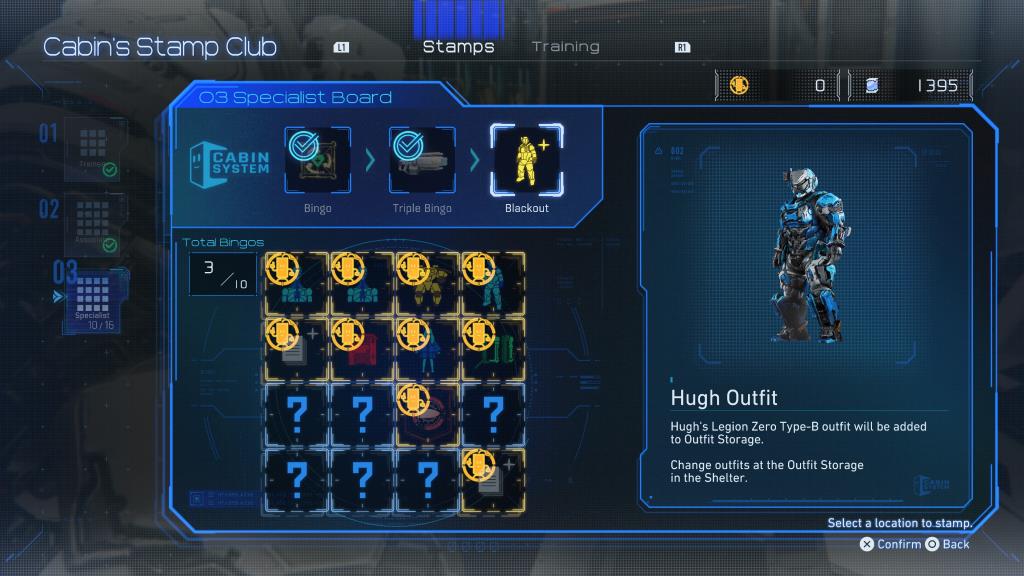View the Bingo reward
Viewport: 1024px width, 576px height.
pyautogui.click(x=318, y=161)
